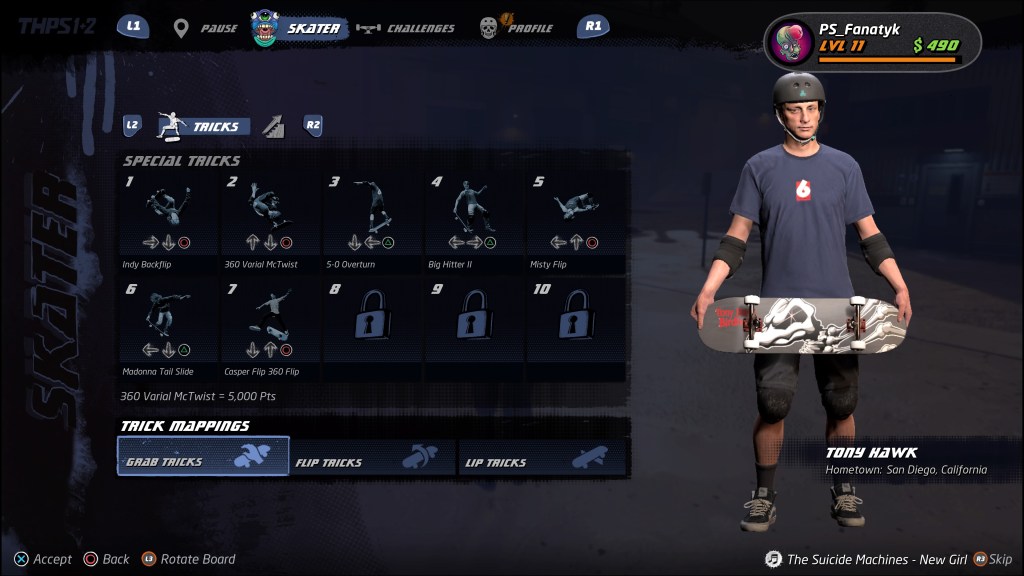
Task: Select the Indy Backflip special trick slot
Action: pos(168,220)
